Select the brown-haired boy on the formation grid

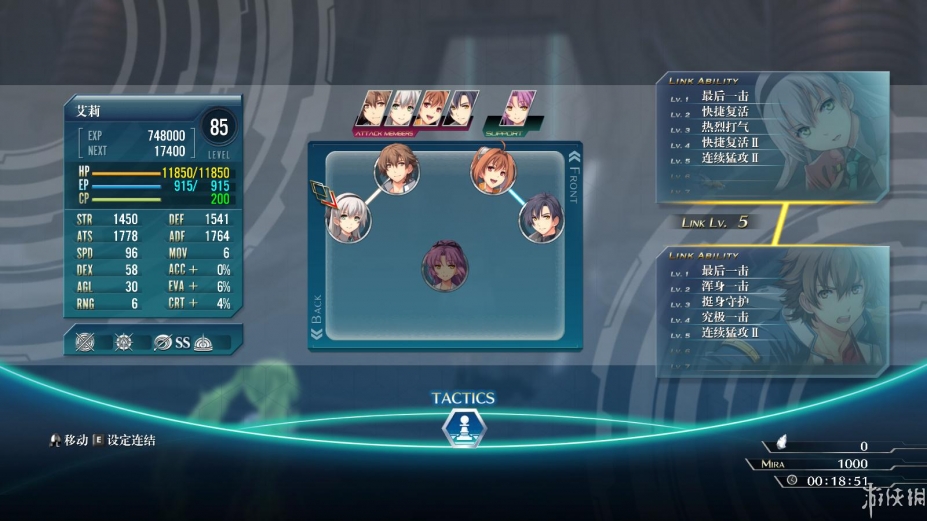point(397,170)
